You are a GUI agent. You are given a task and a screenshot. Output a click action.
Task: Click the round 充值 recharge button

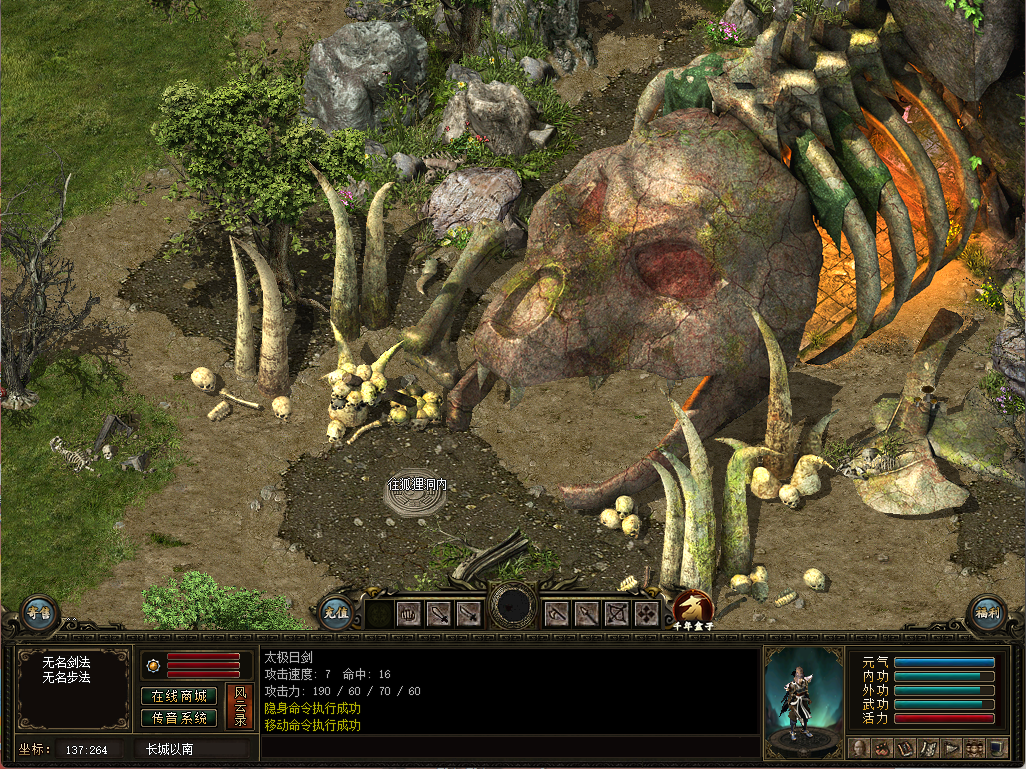click(x=336, y=612)
